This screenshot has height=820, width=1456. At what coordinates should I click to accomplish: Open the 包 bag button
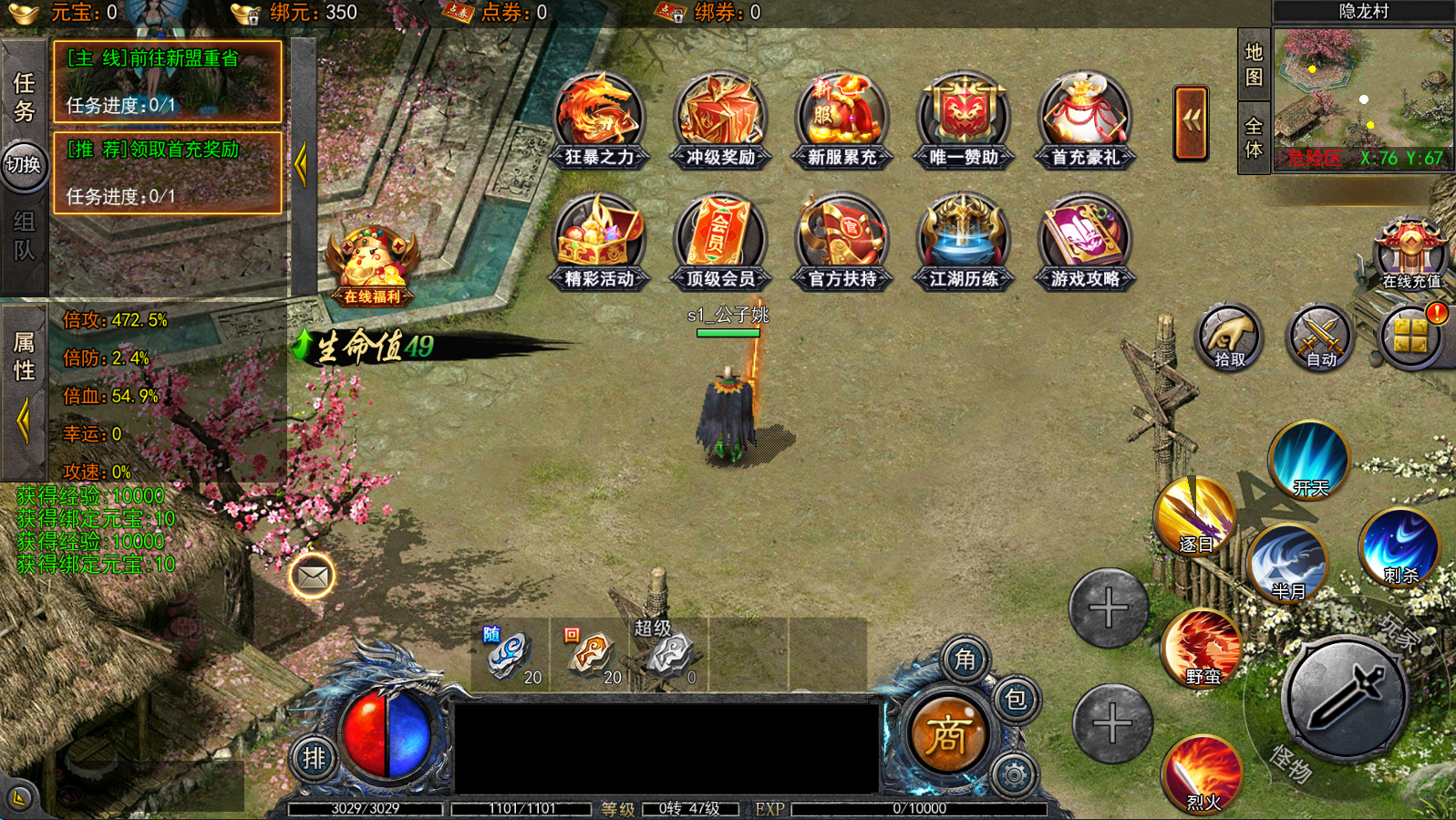[1015, 700]
